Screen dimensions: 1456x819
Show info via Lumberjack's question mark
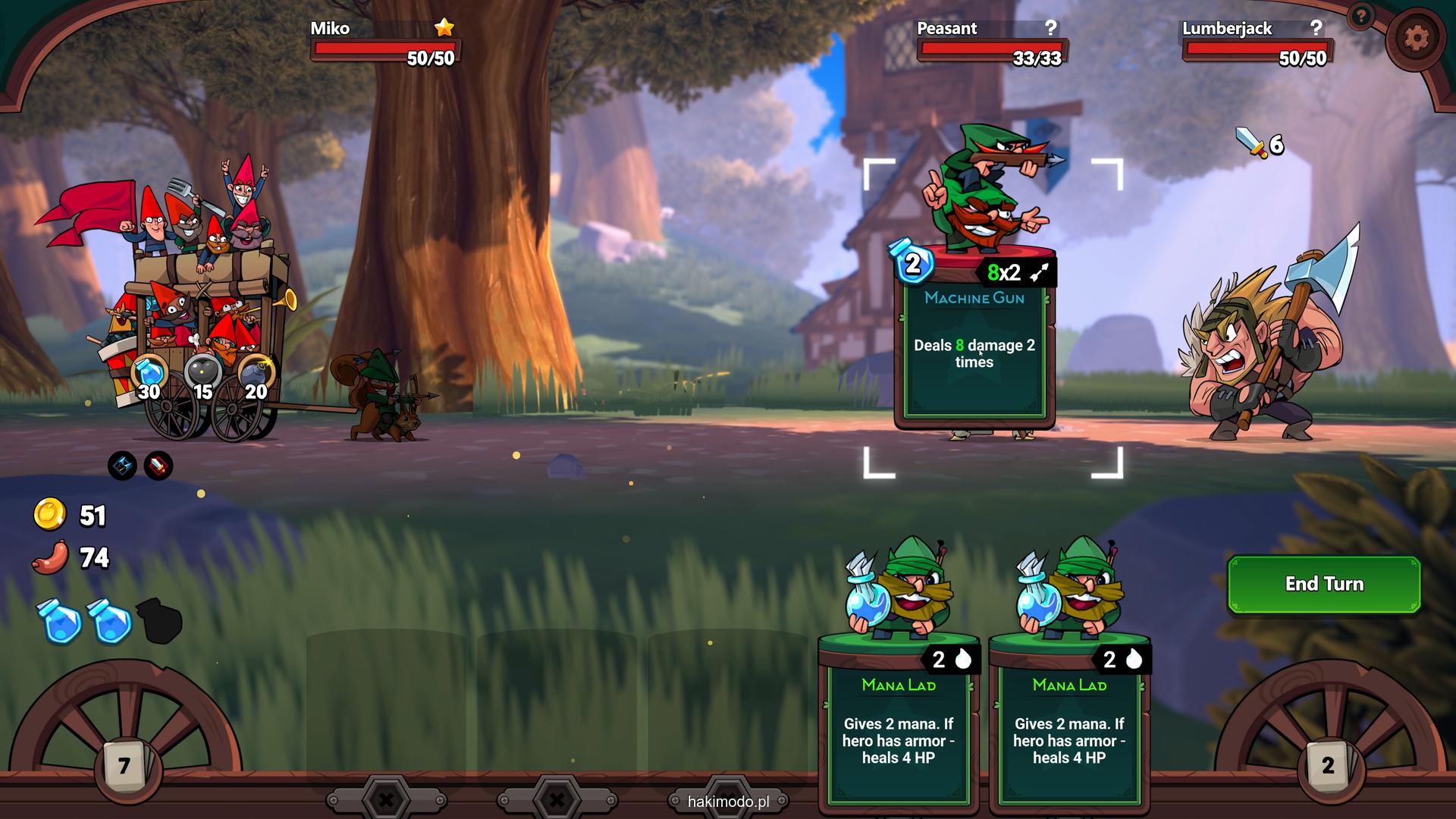coord(1316,28)
